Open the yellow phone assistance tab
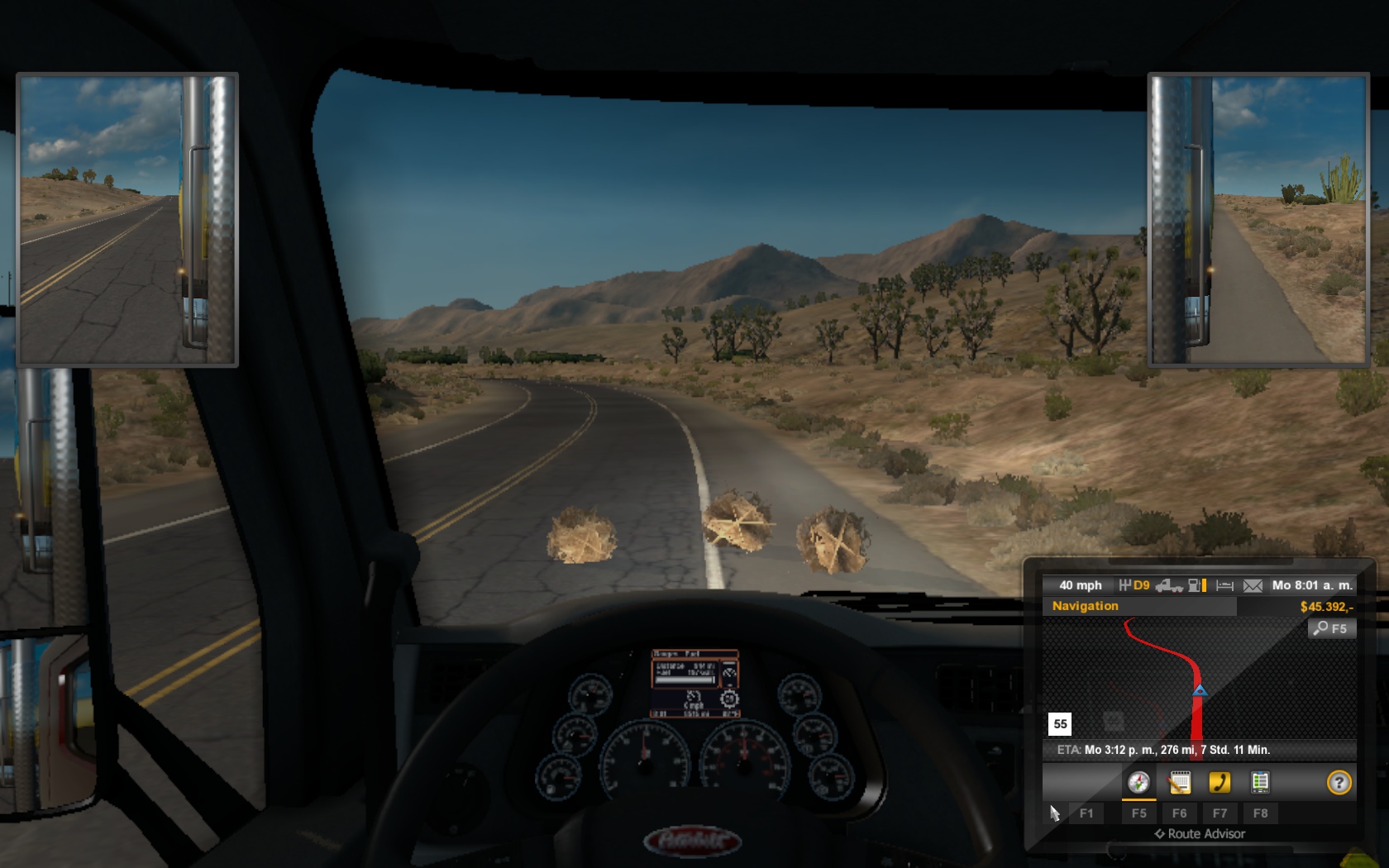The width and height of the screenshot is (1389, 868). tap(1220, 782)
